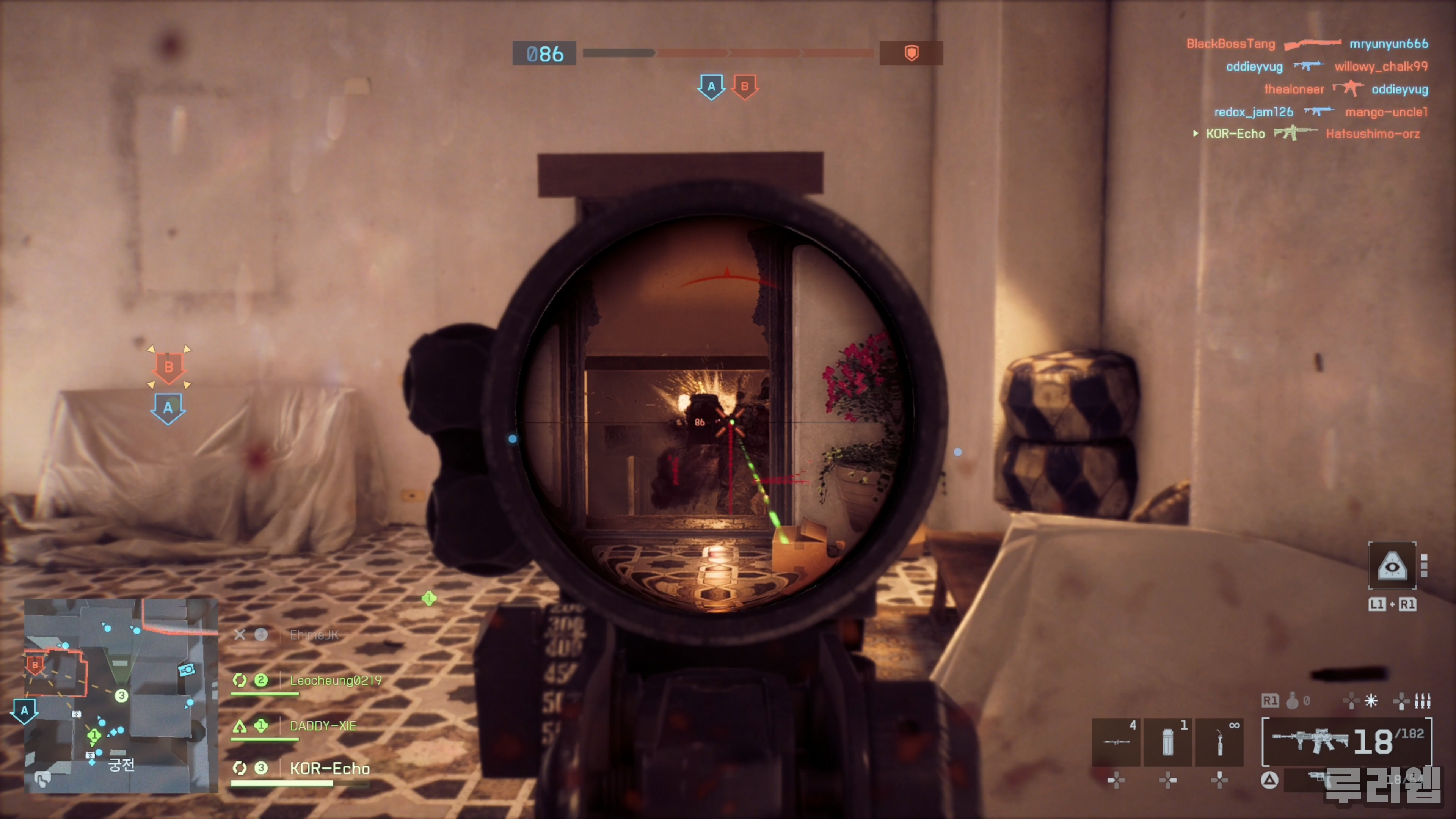This screenshot has height=819, width=1456.
Task: Click the BlackBossTang kill feed entry
Action: coord(1307,44)
